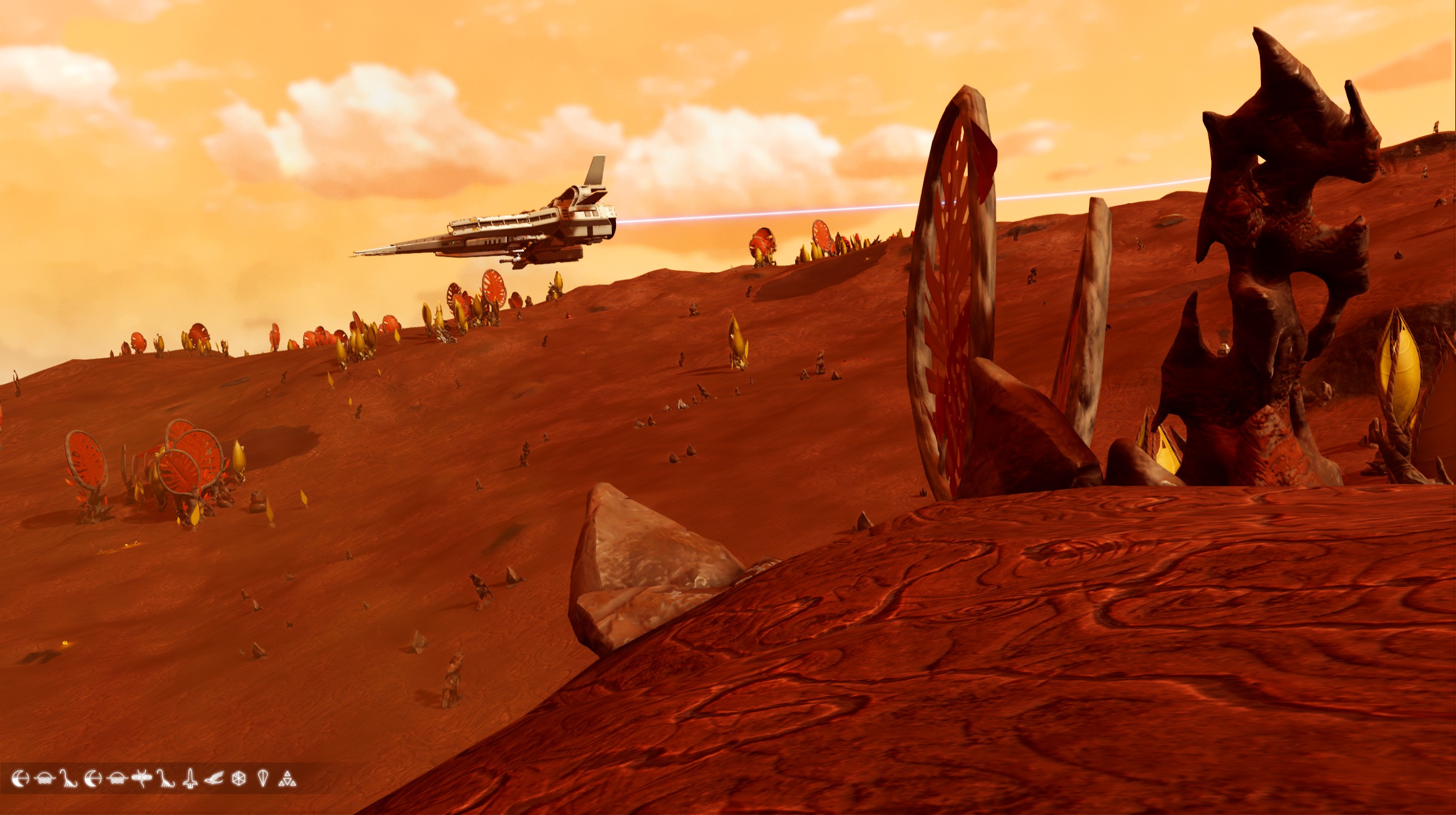Click the hexagon portal glyph
This screenshot has height=815, width=1456.
239,778
